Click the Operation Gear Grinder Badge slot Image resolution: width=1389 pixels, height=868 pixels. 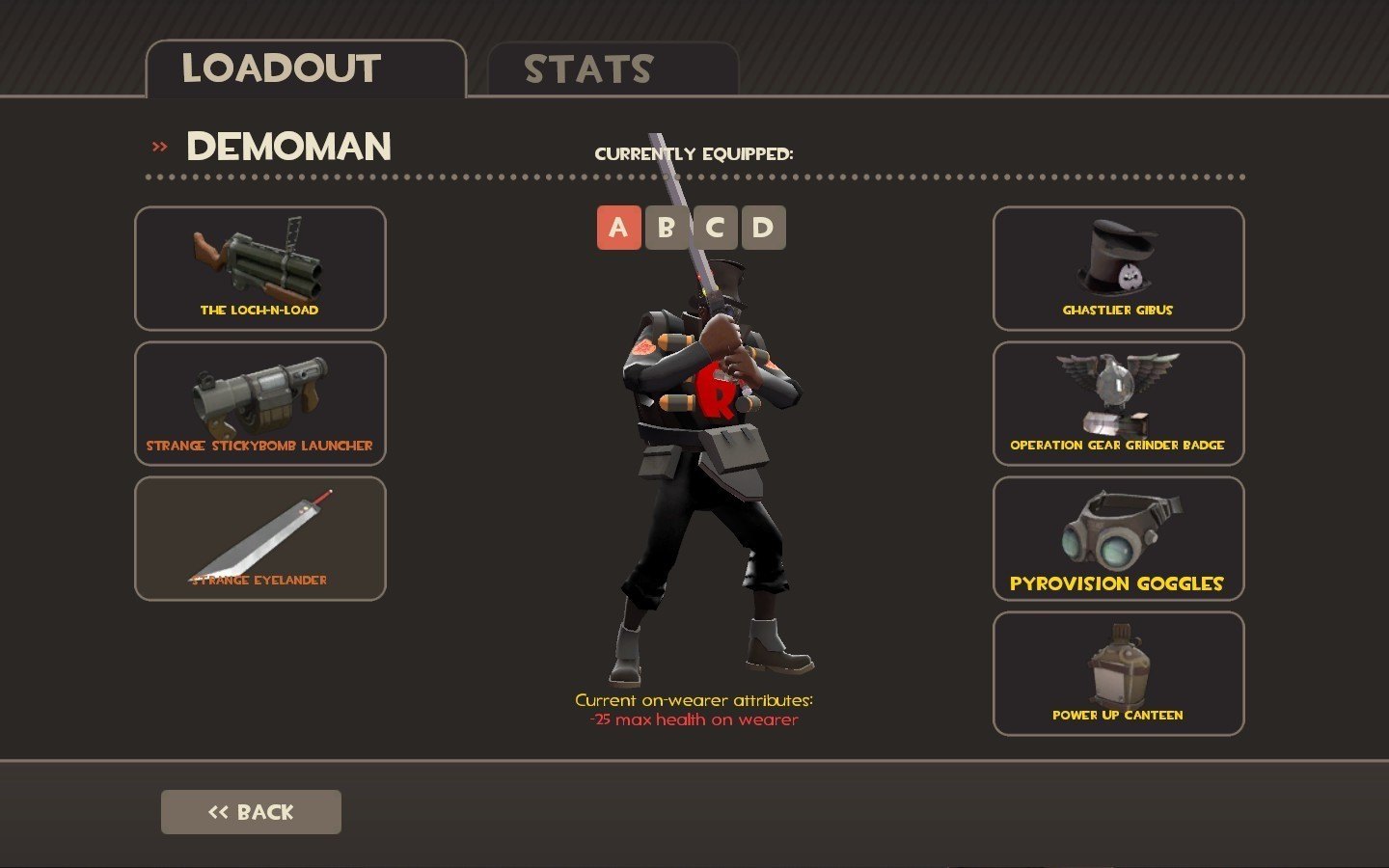[x=1118, y=403]
